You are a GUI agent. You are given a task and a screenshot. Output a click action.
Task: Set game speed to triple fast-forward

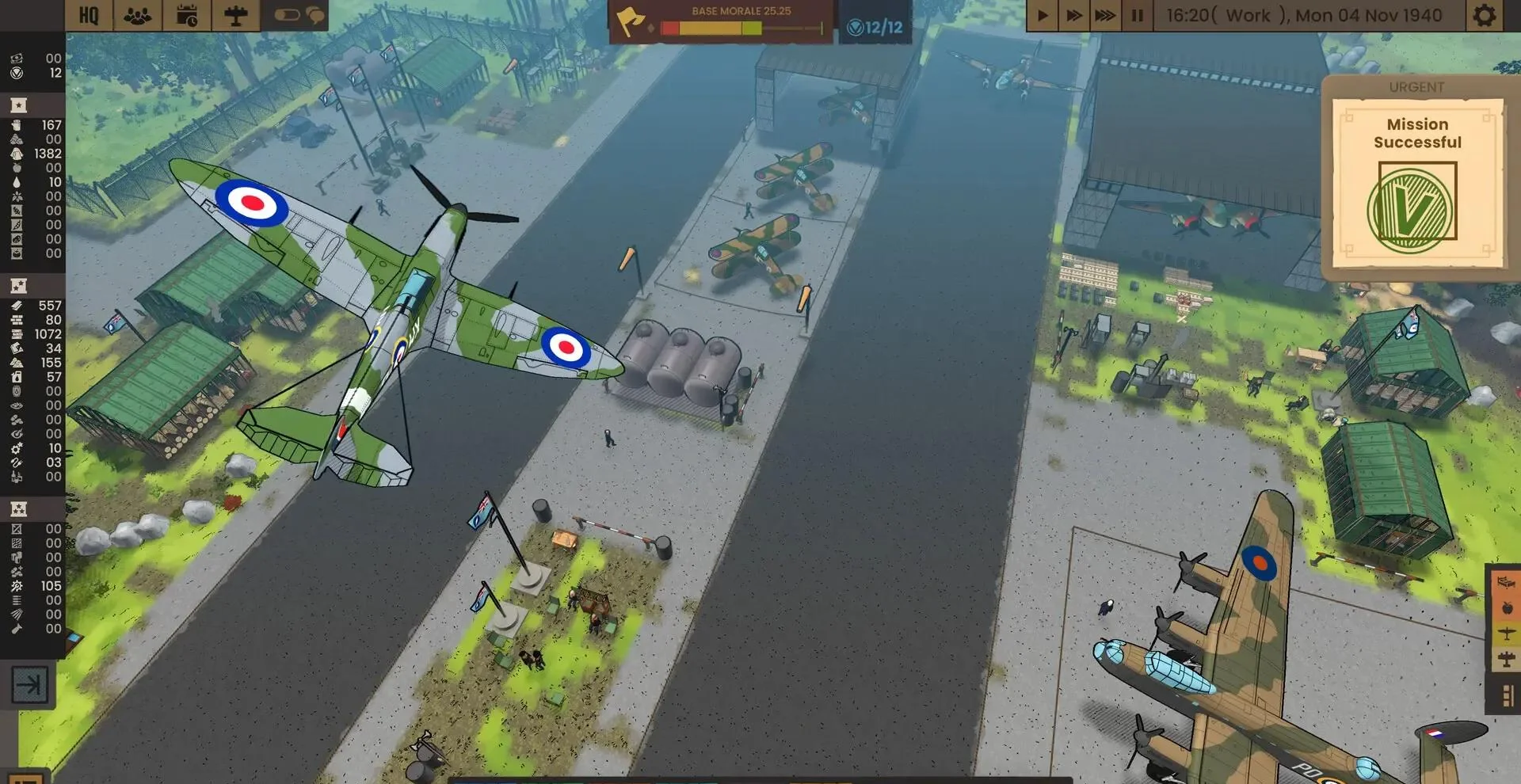pos(1104,15)
